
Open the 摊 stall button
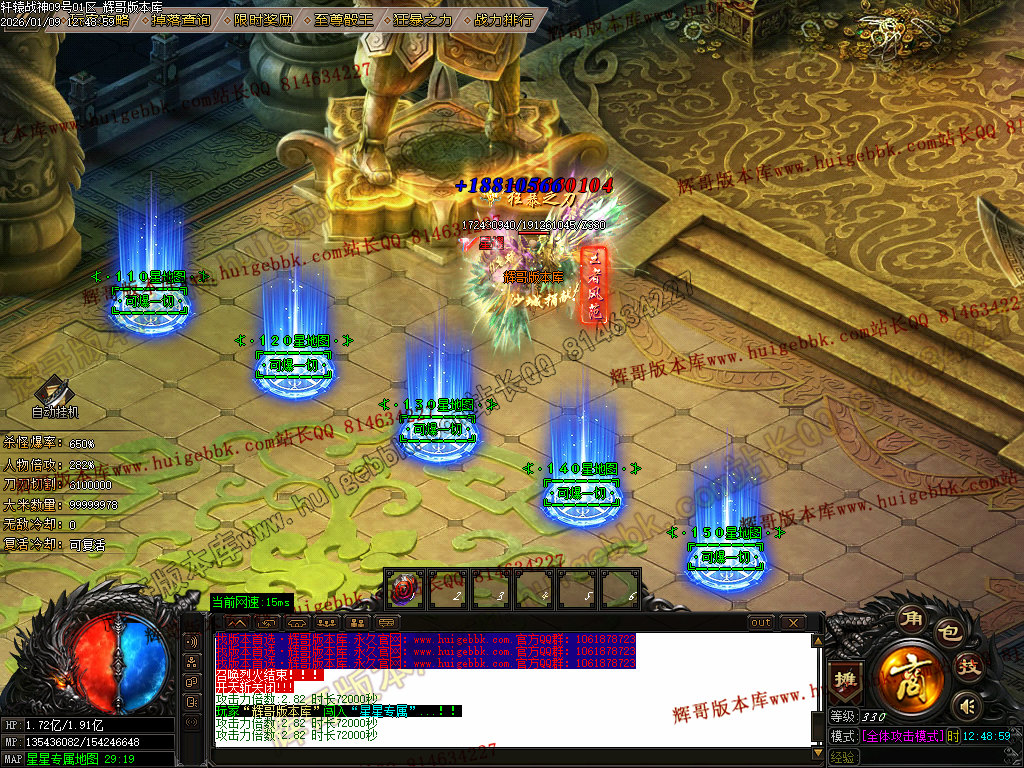[x=845, y=677]
